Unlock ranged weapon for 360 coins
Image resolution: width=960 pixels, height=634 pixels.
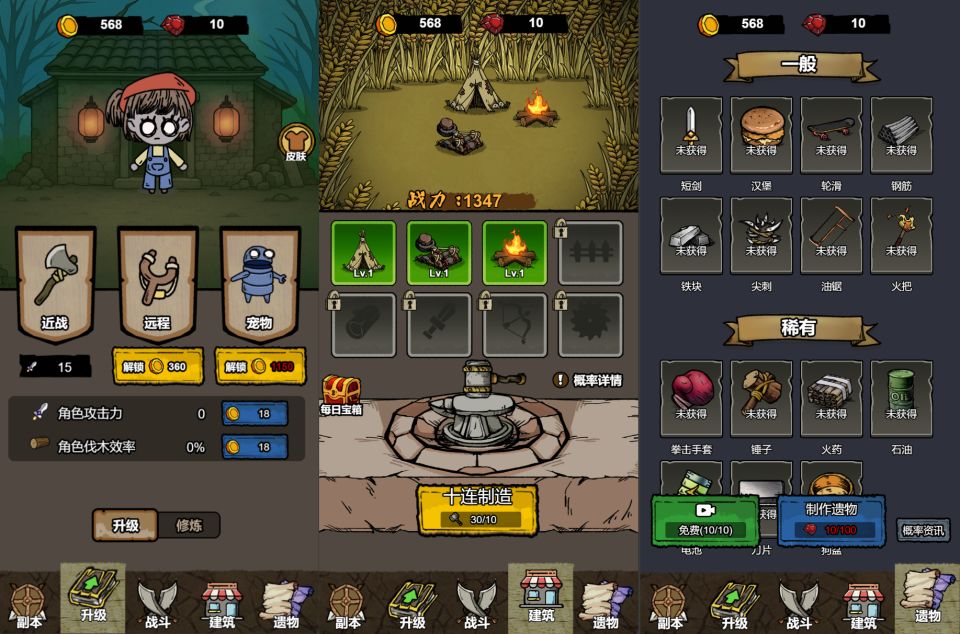pyautogui.click(x=157, y=366)
